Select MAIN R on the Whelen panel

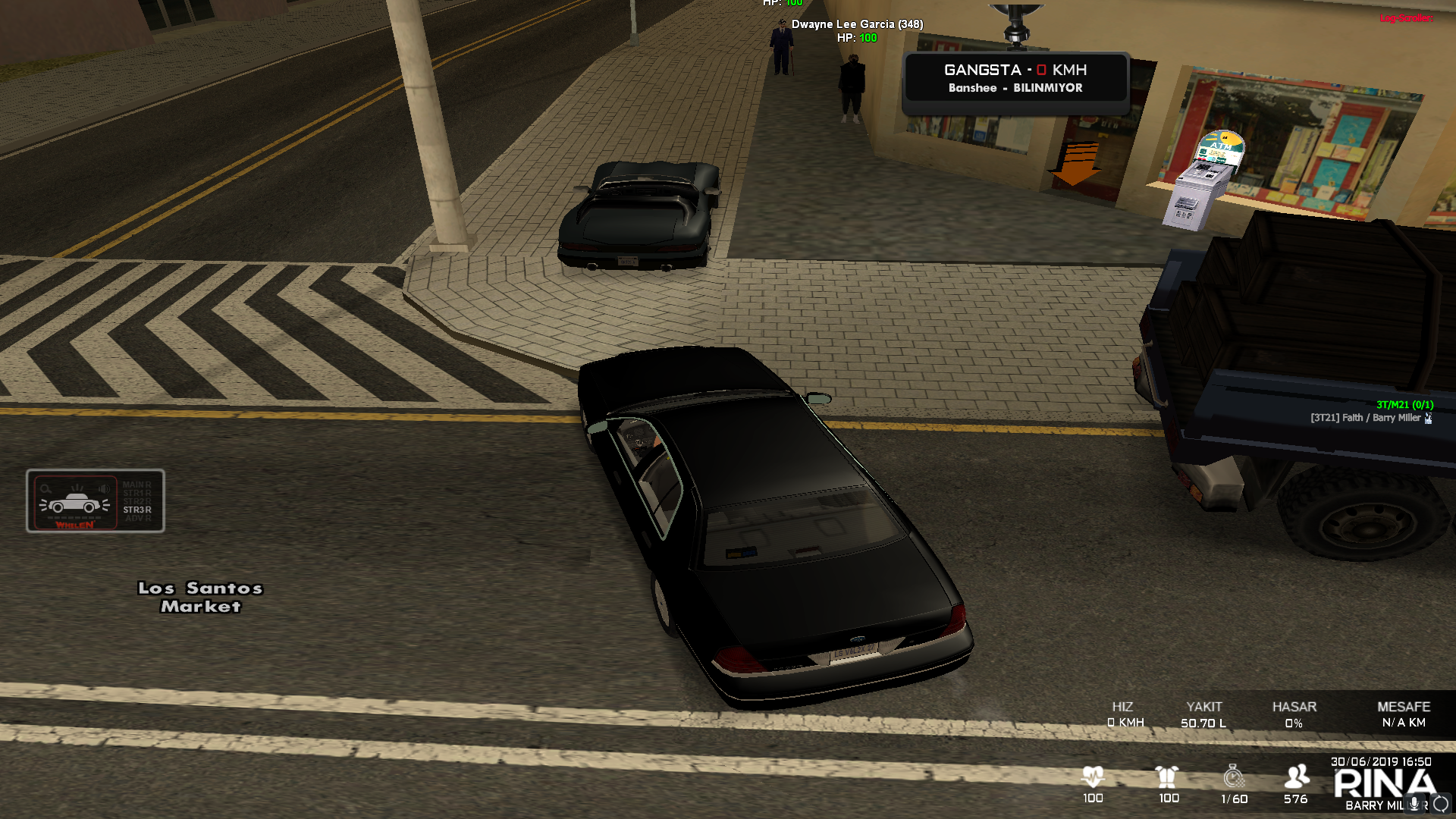137,485
